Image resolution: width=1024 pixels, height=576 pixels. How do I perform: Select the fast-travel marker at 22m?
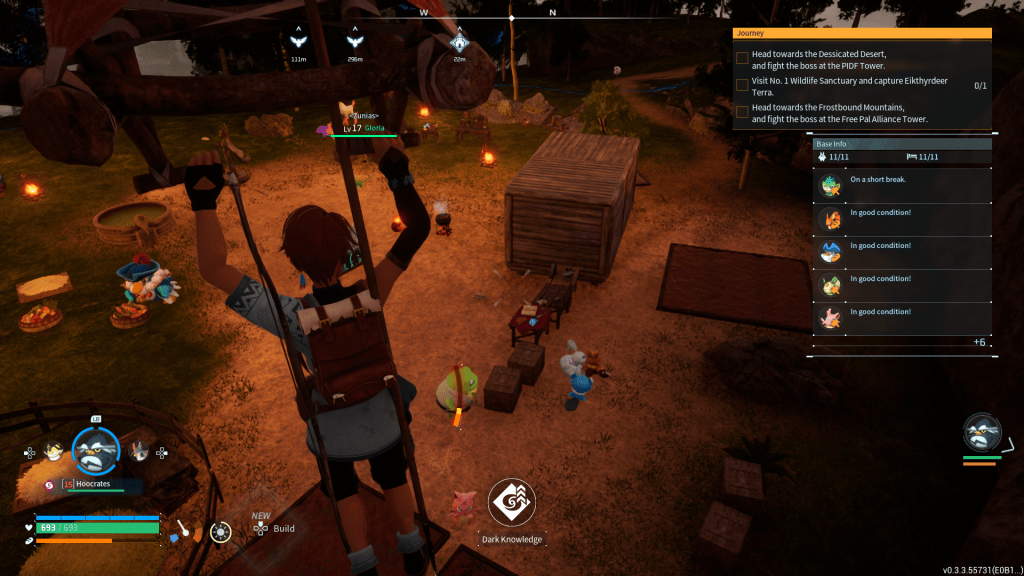click(x=459, y=41)
